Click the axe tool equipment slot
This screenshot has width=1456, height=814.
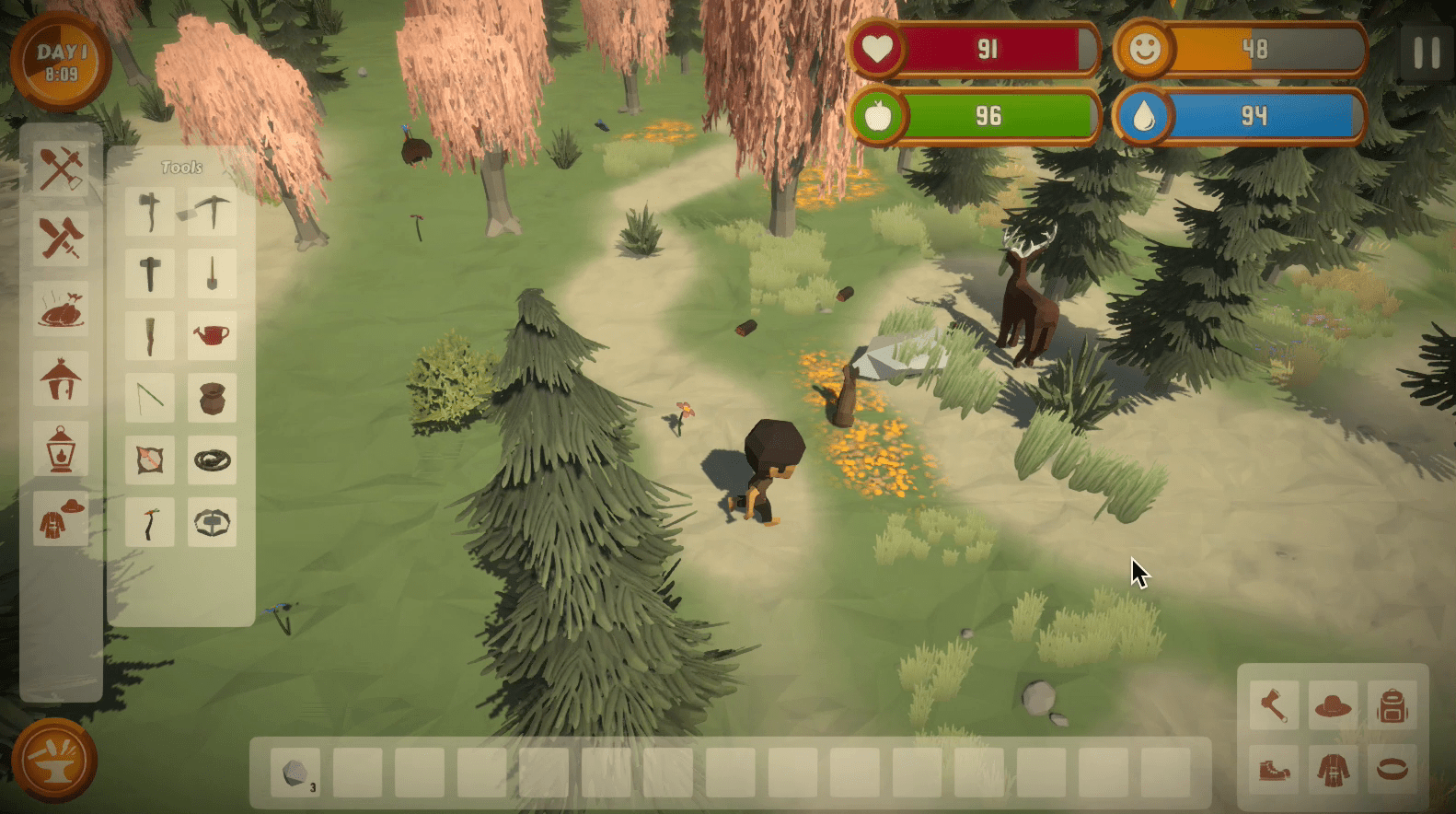[x=1274, y=706]
